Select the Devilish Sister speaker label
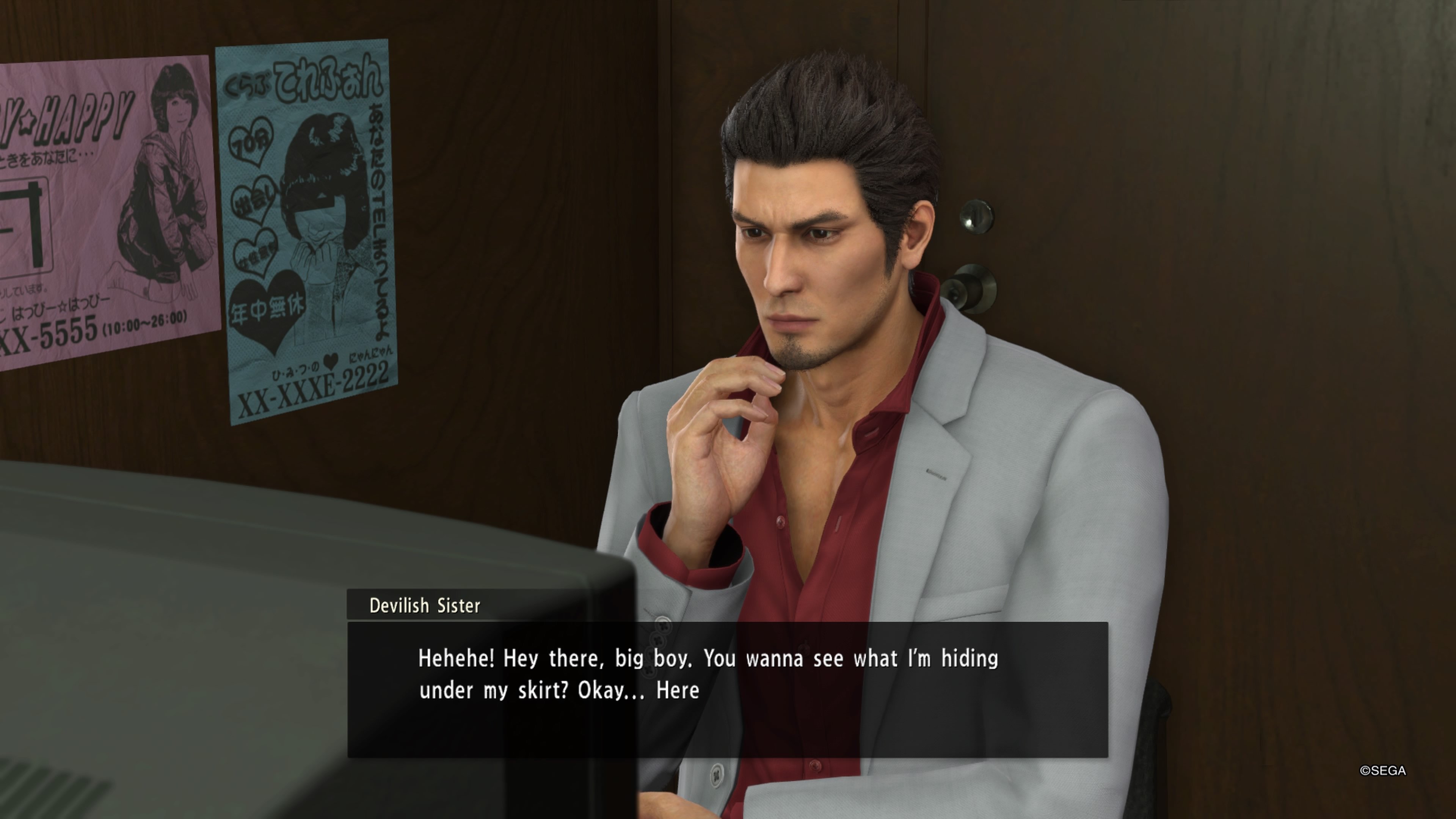 click(x=424, y=606)
